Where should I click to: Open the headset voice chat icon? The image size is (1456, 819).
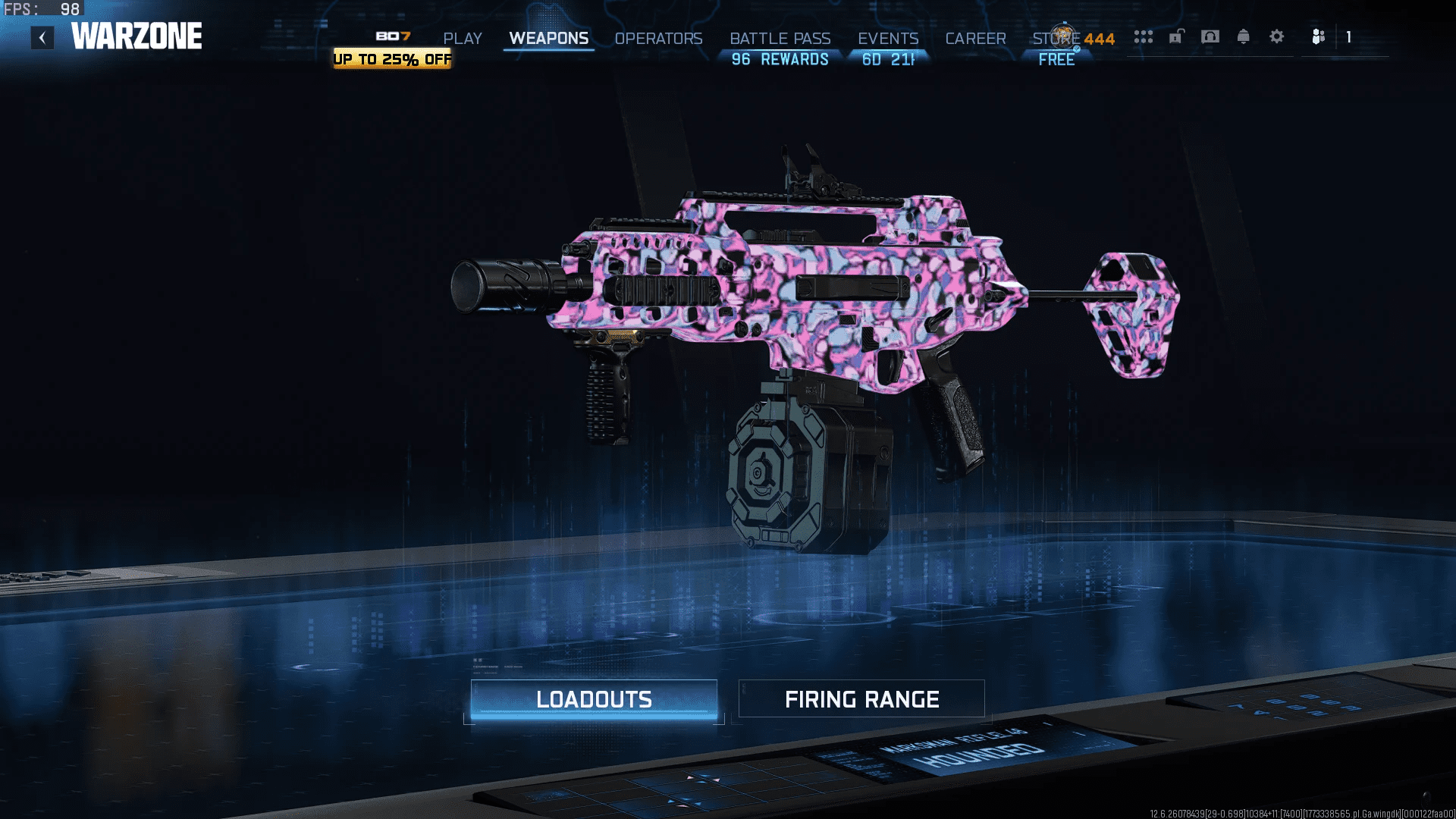point(1210,36)
